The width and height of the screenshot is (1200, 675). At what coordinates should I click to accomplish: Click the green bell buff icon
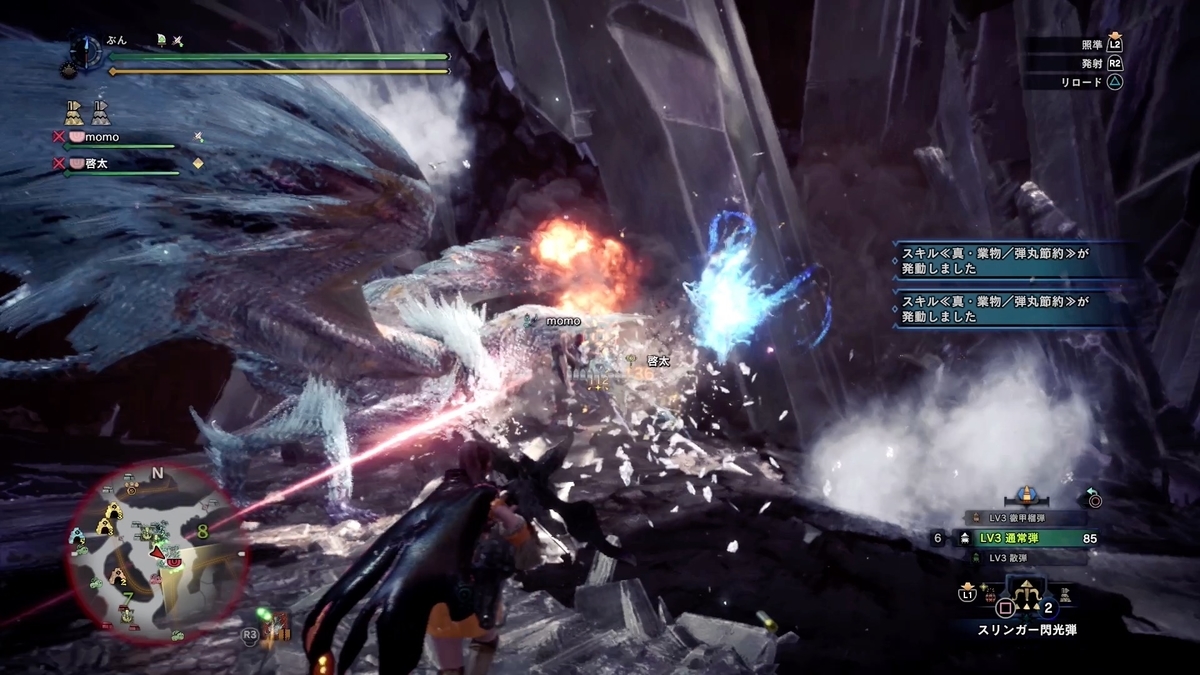coord(160,41)
